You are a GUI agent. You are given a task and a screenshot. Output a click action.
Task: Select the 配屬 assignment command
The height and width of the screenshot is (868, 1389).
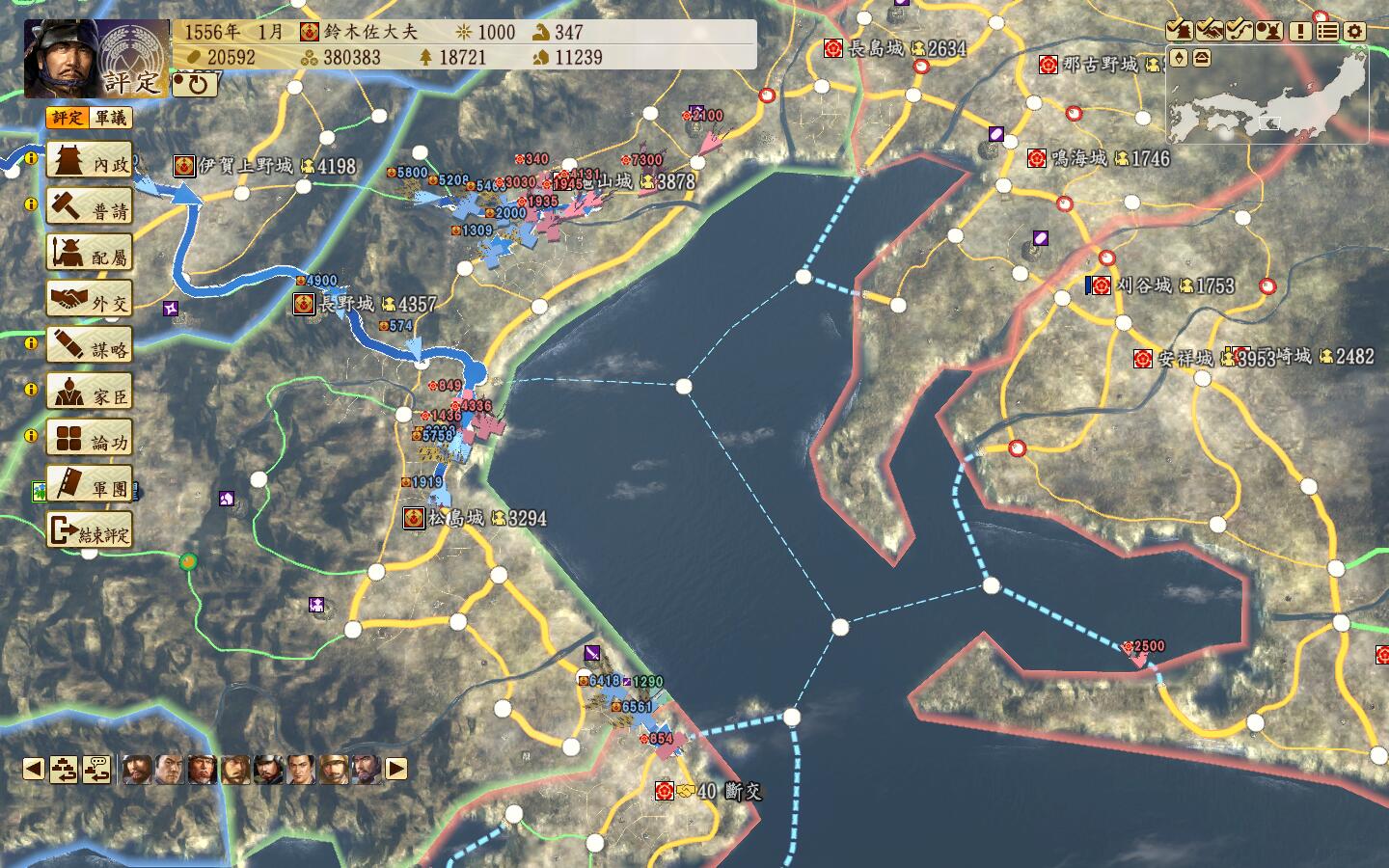(90, 254)
